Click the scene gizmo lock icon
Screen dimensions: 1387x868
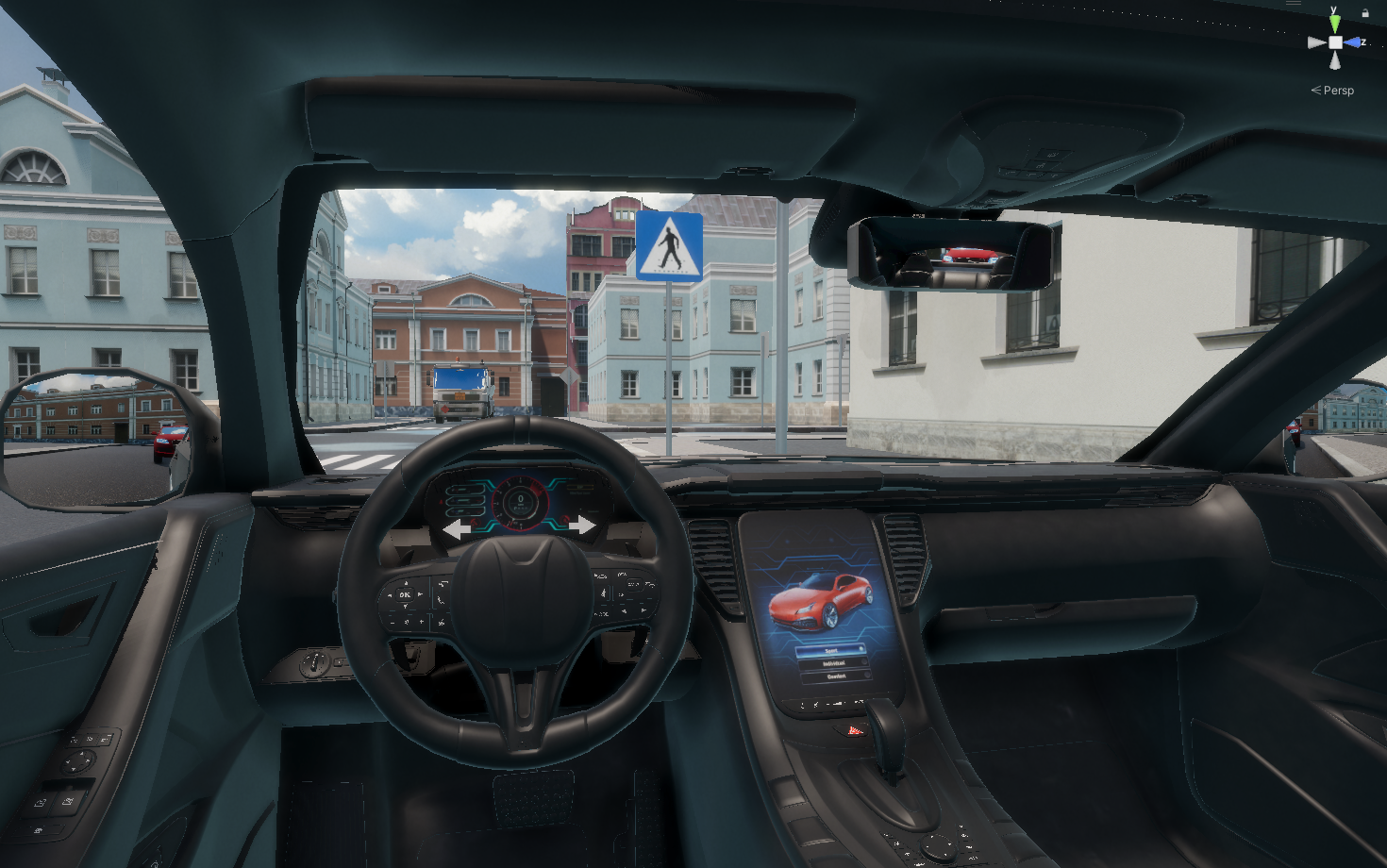click(x=1365, y=12)
